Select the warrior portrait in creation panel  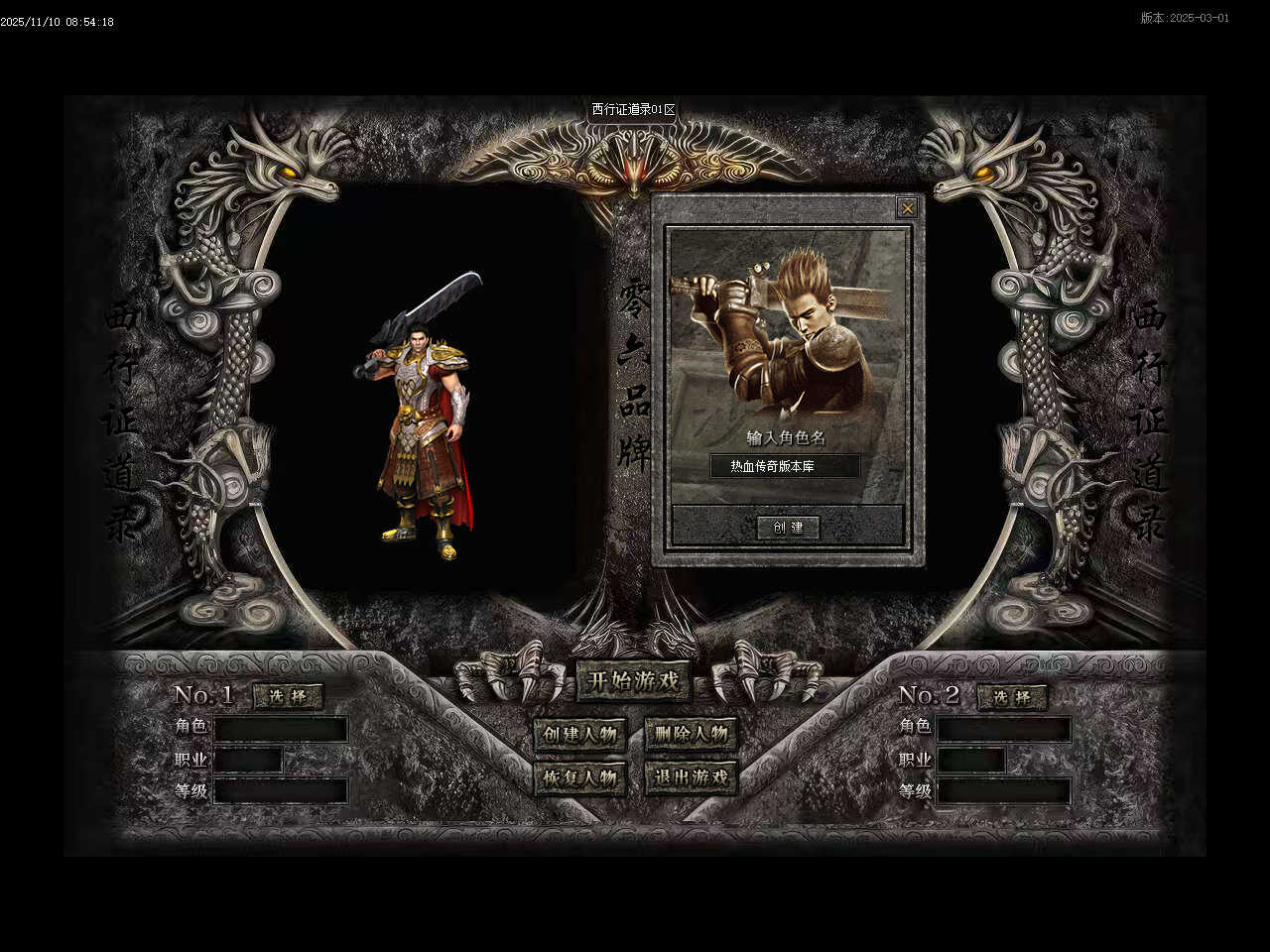tap(788, 332)
